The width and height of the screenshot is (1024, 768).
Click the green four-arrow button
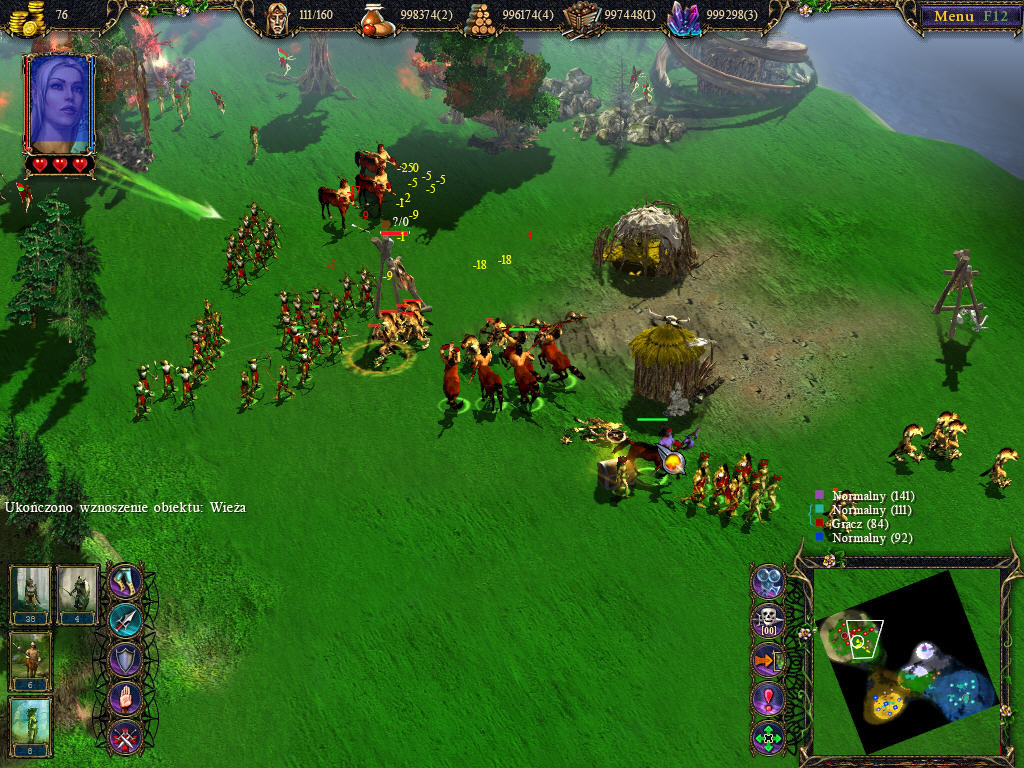point(768,738)
